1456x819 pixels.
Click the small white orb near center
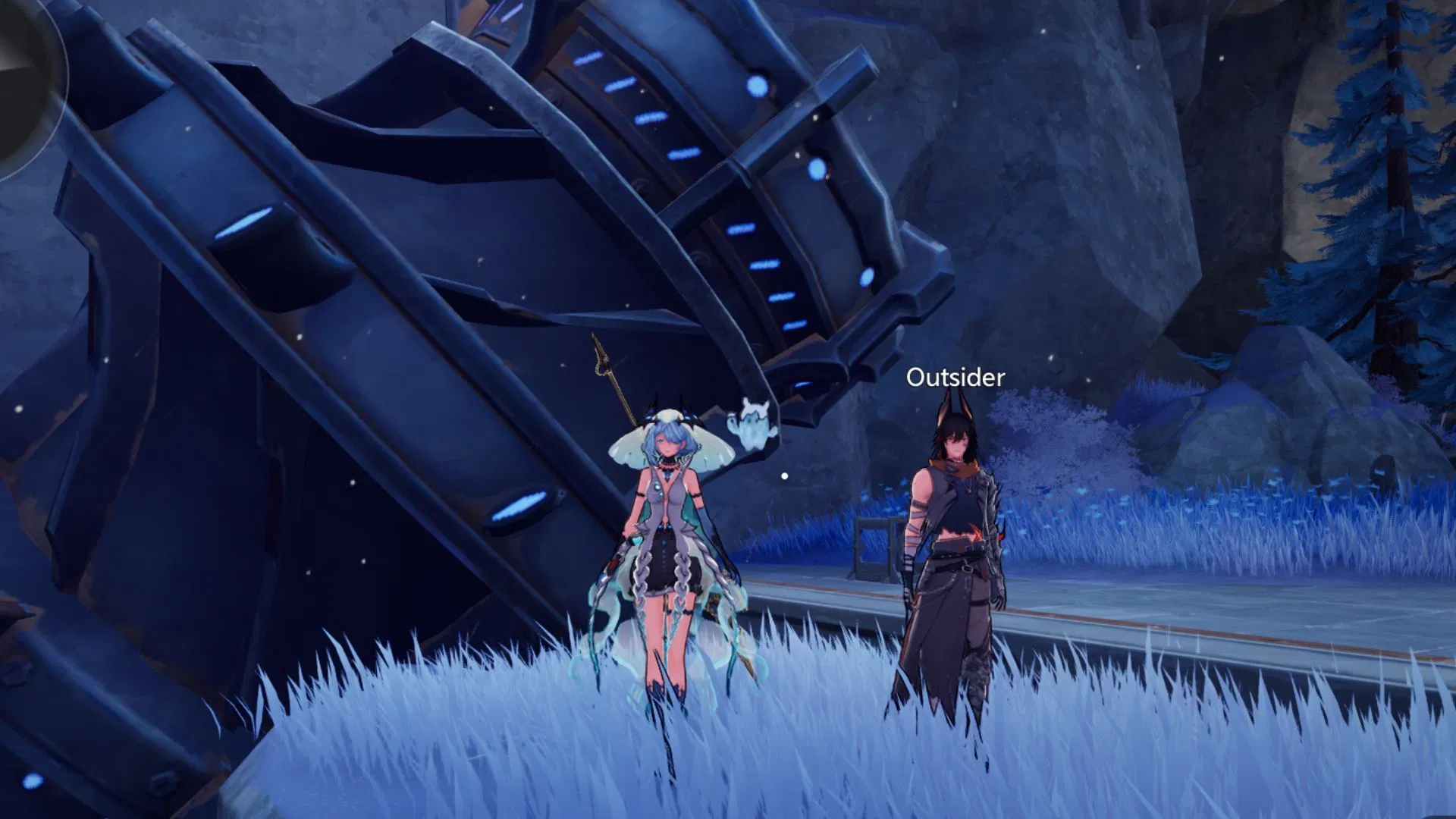[x=784, y=476]
